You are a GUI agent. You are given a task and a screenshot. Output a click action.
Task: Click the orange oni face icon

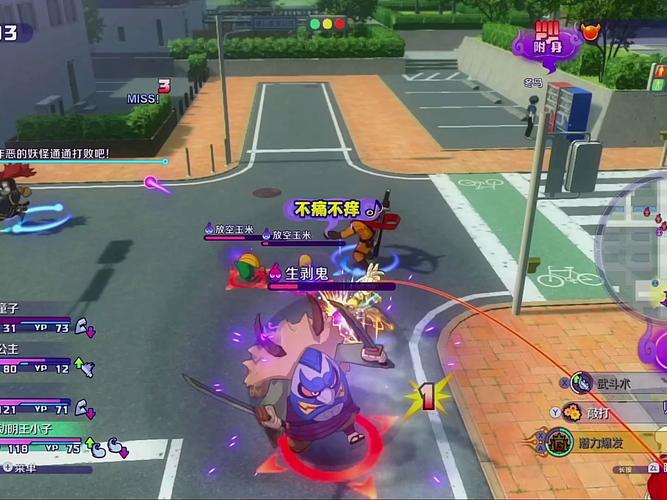point(592,31)
